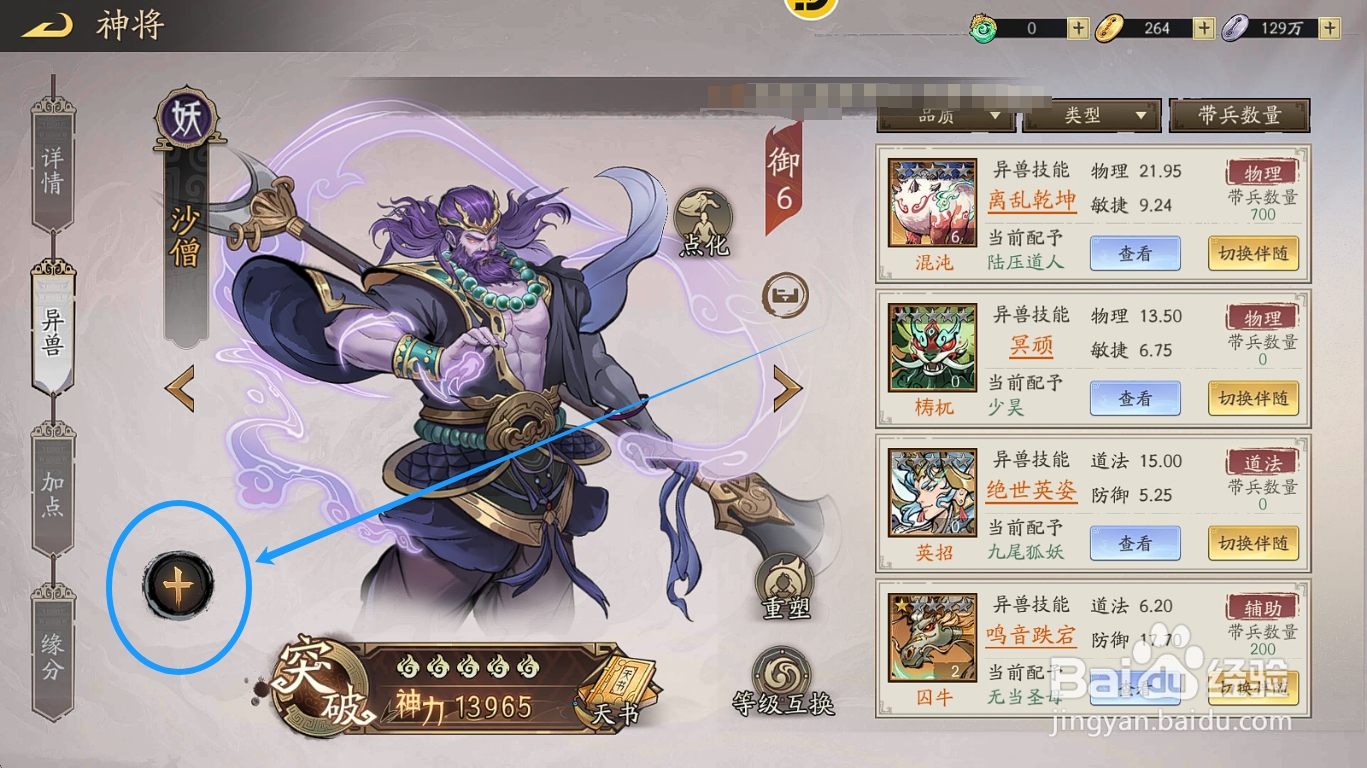The image size is (1367, 768).
Task: Click 查看 on the 混沌 beast card
Action: pyautogui.click(x=1135, y=253)
